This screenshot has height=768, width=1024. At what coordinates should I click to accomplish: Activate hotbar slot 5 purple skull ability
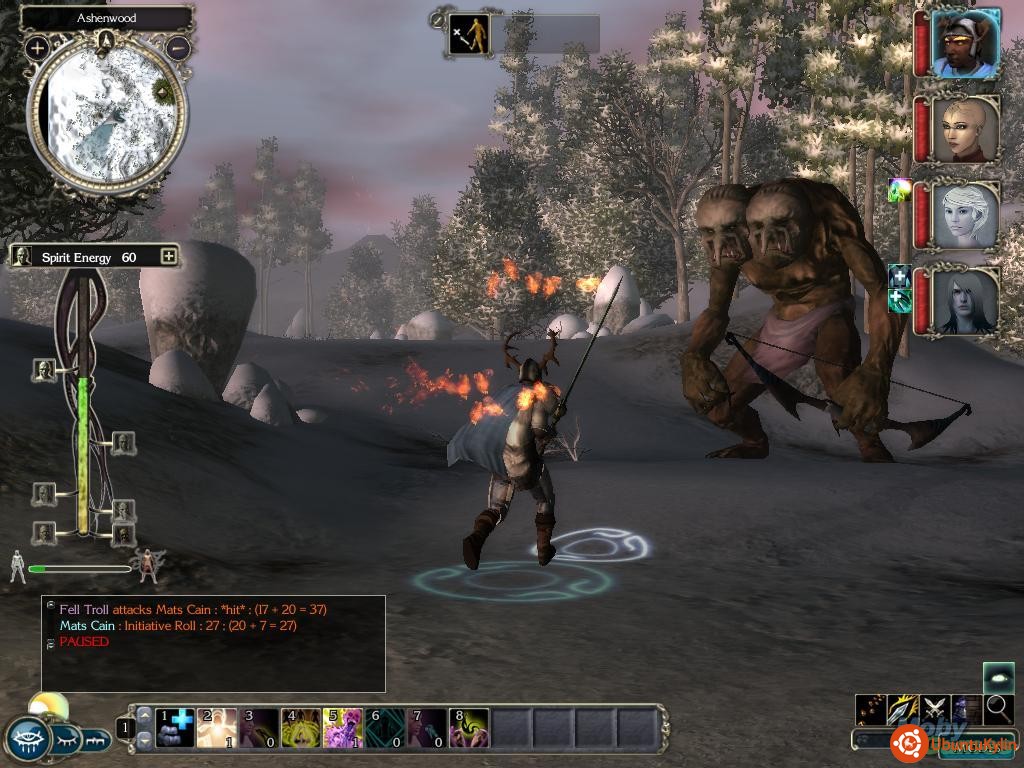pyautogui.click(x=343, y=728)
